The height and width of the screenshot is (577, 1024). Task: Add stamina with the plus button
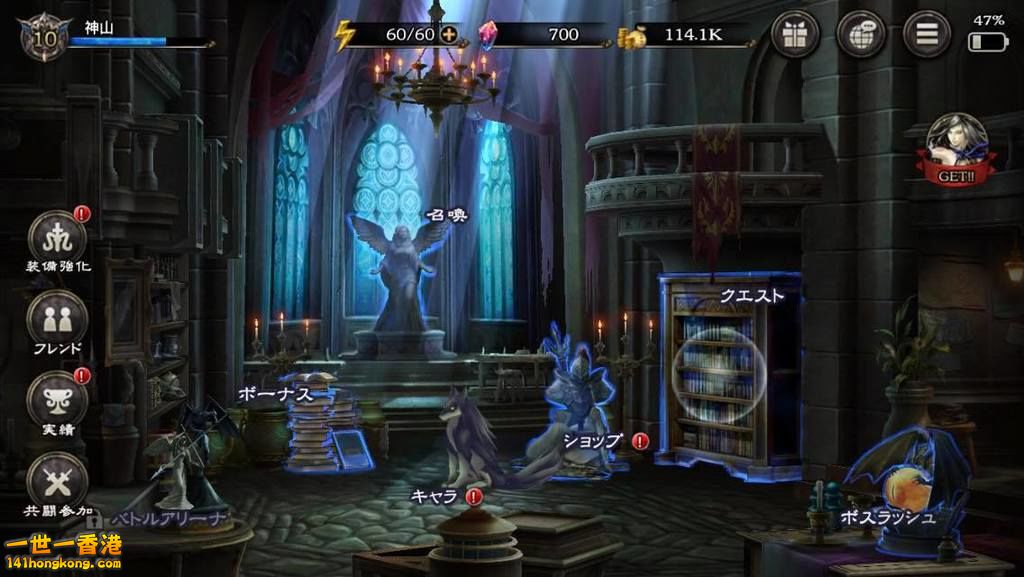(x=449, y=34)
